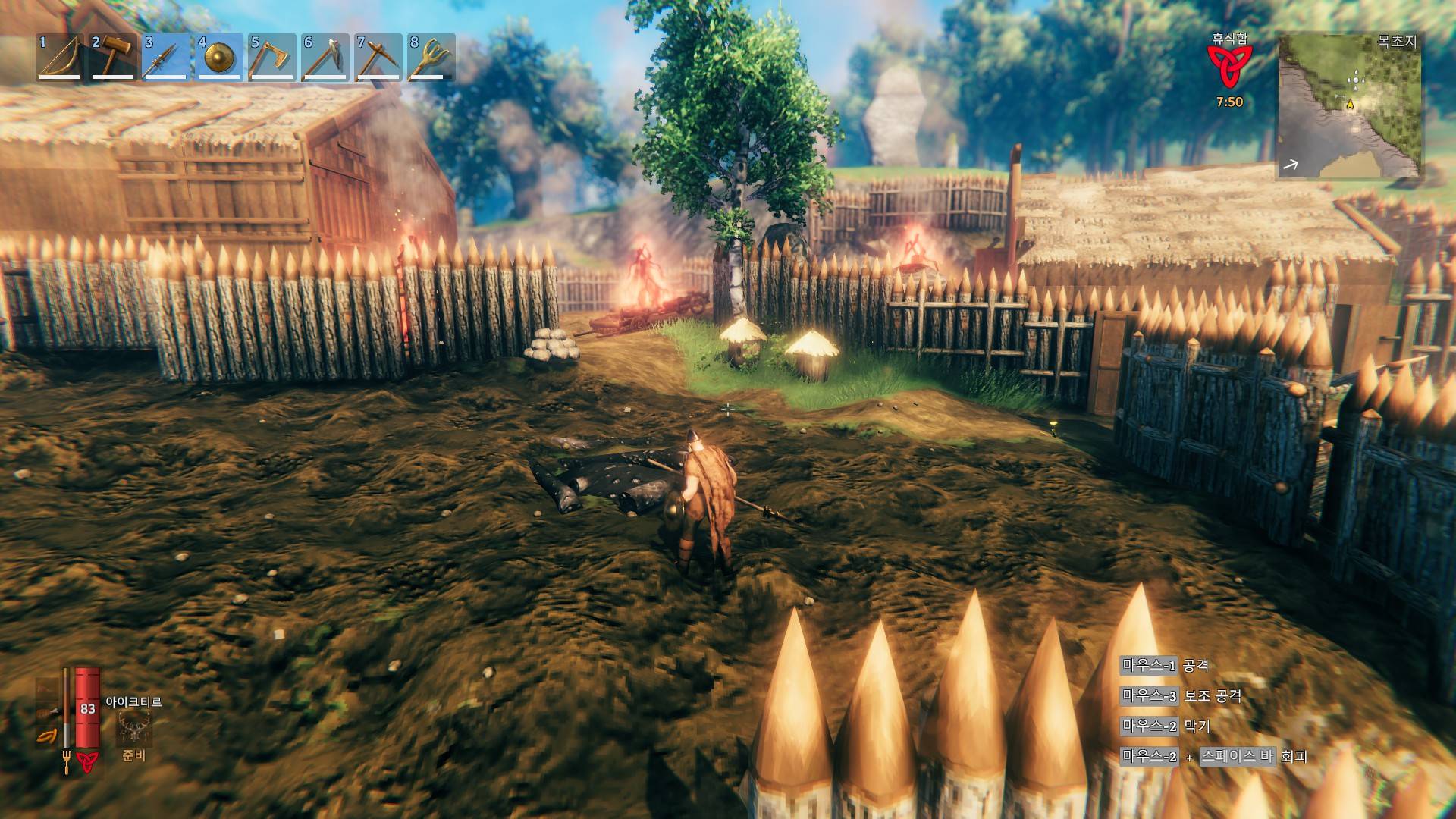Viewport: 1456px width, 819px height.
Task: Activate the Eikthyr deer forsaken power icon
Action: click(134, 728)
